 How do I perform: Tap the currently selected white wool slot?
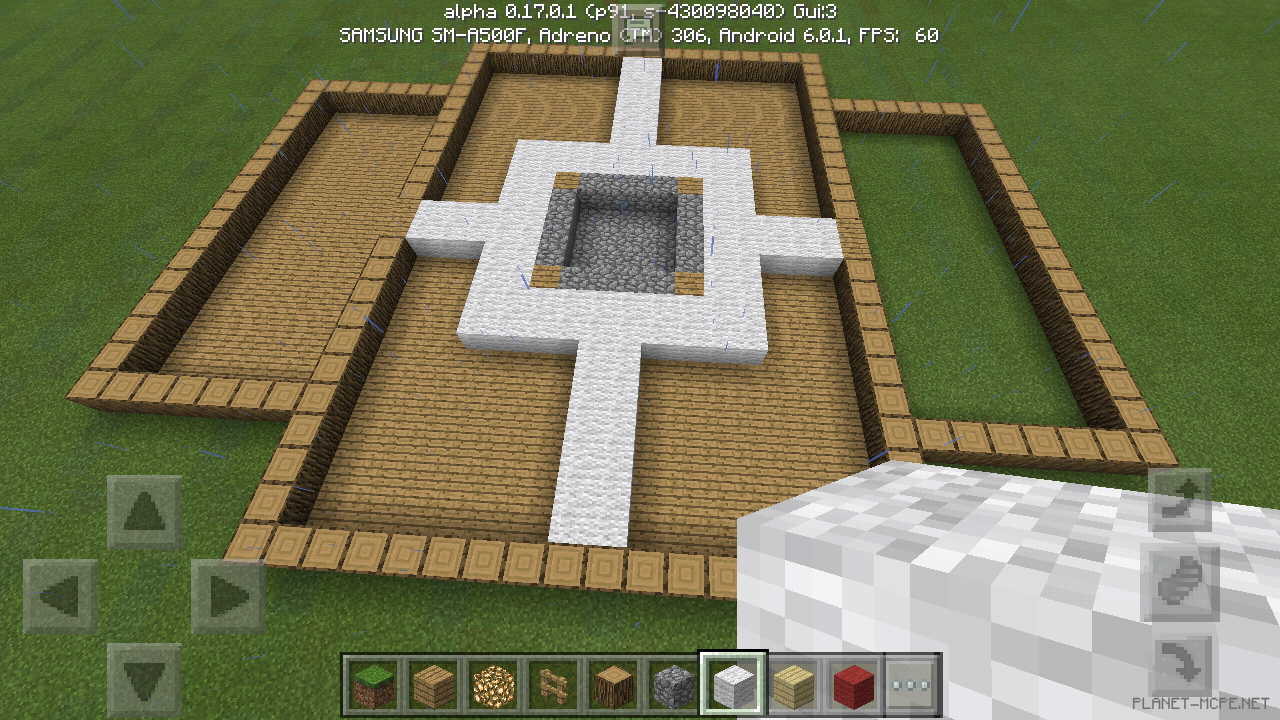pyautogui.click(x=732, y=688)
